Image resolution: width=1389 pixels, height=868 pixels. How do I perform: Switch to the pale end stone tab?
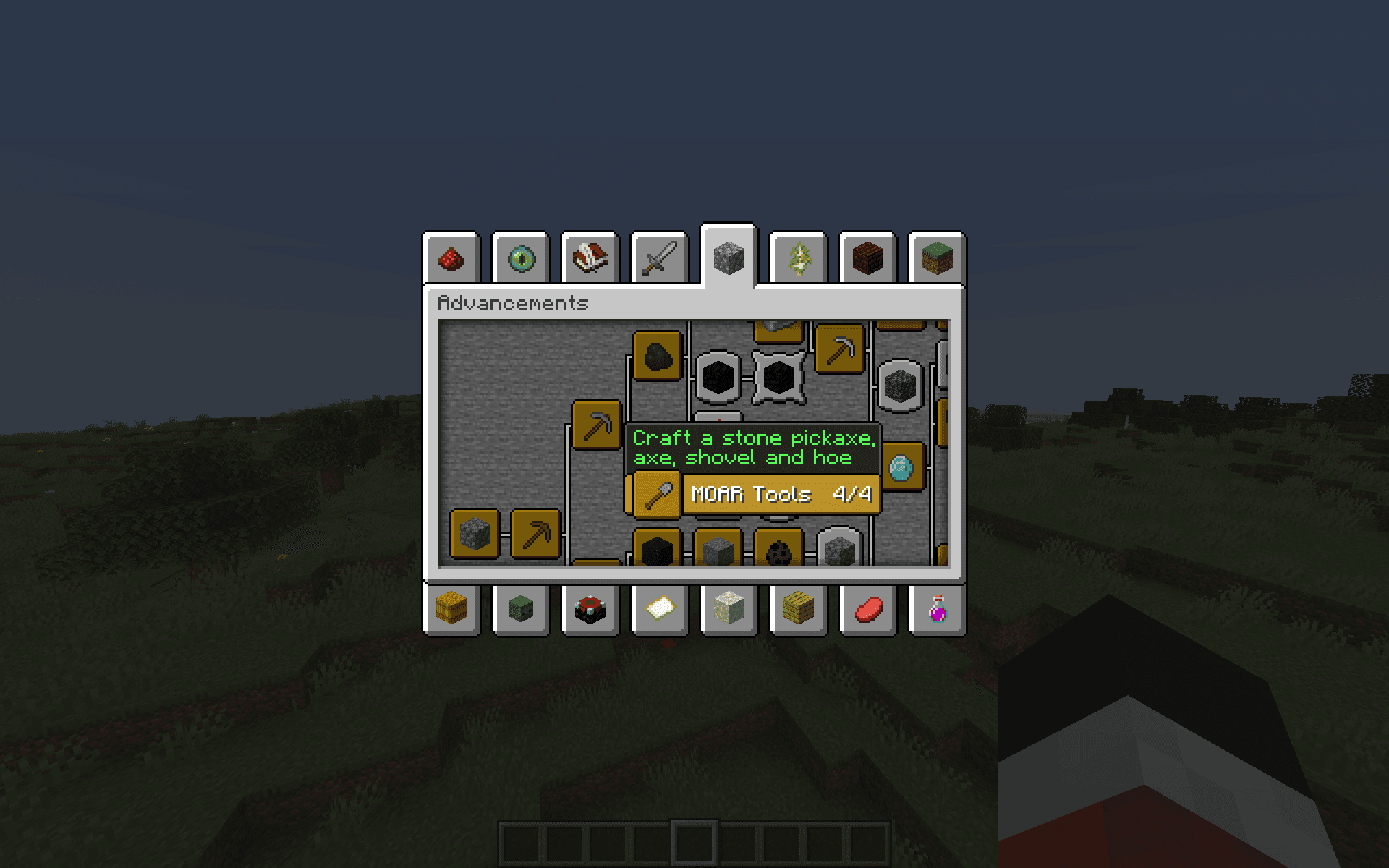pyautogui.click(x=729, y=609)
